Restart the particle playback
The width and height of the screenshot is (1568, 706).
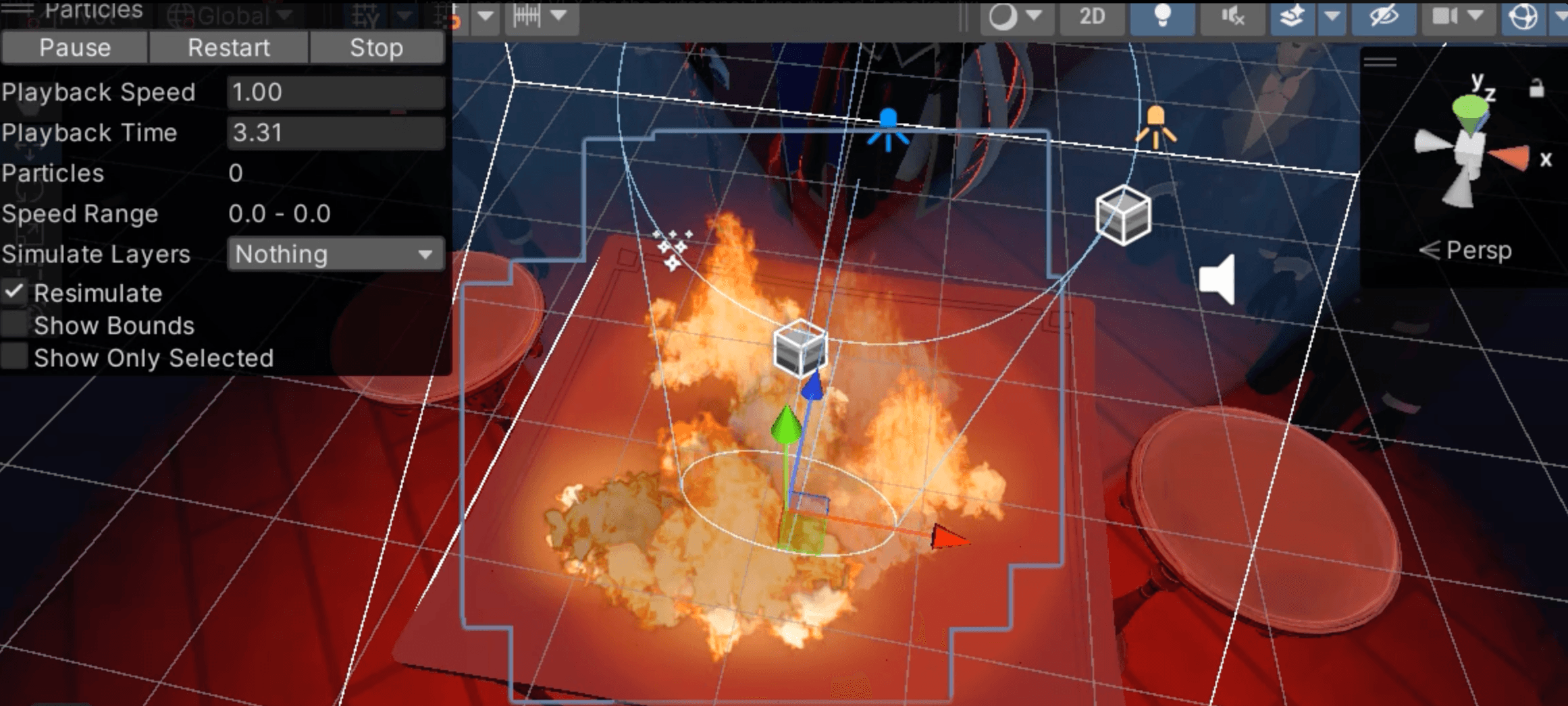tap(228, 48)
